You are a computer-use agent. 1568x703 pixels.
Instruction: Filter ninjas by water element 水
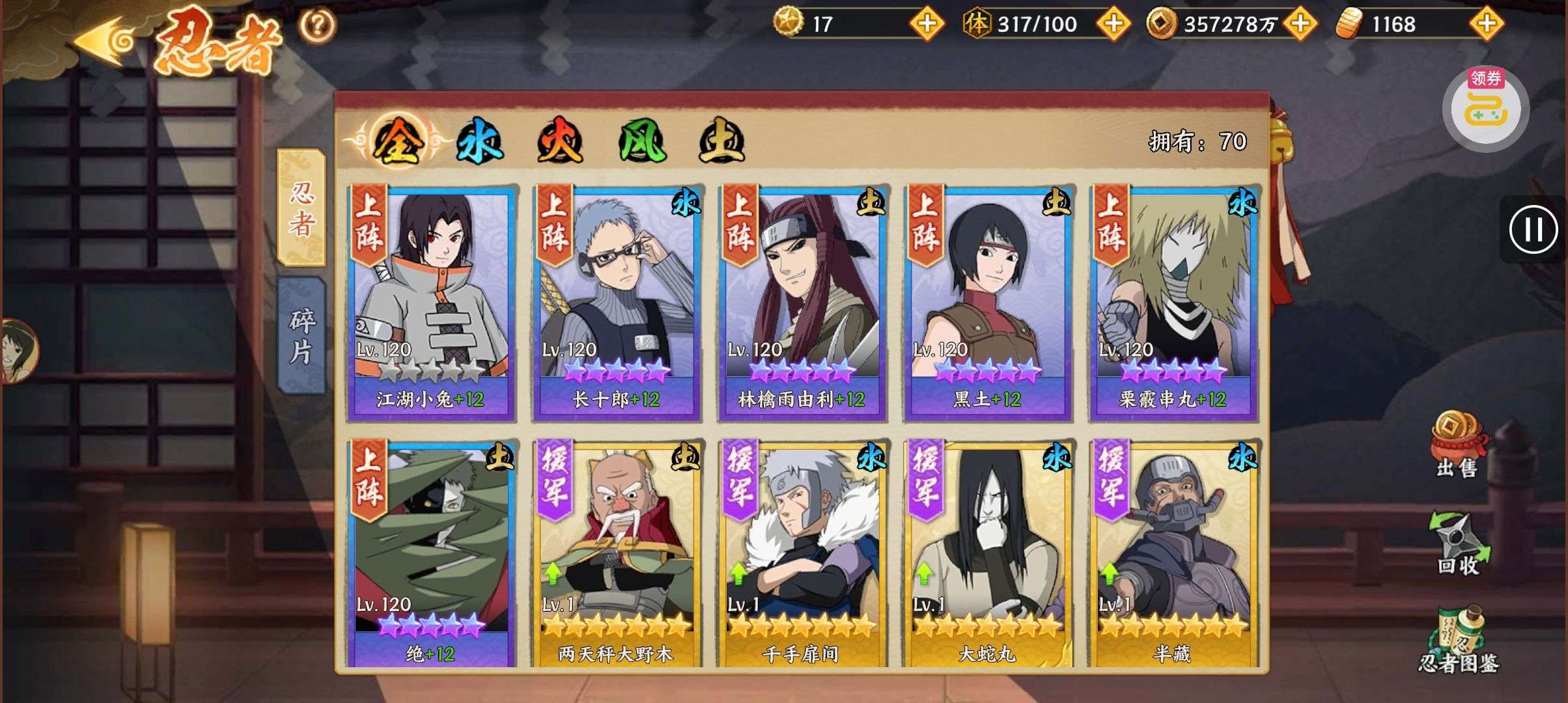click(x=479, y=141)
